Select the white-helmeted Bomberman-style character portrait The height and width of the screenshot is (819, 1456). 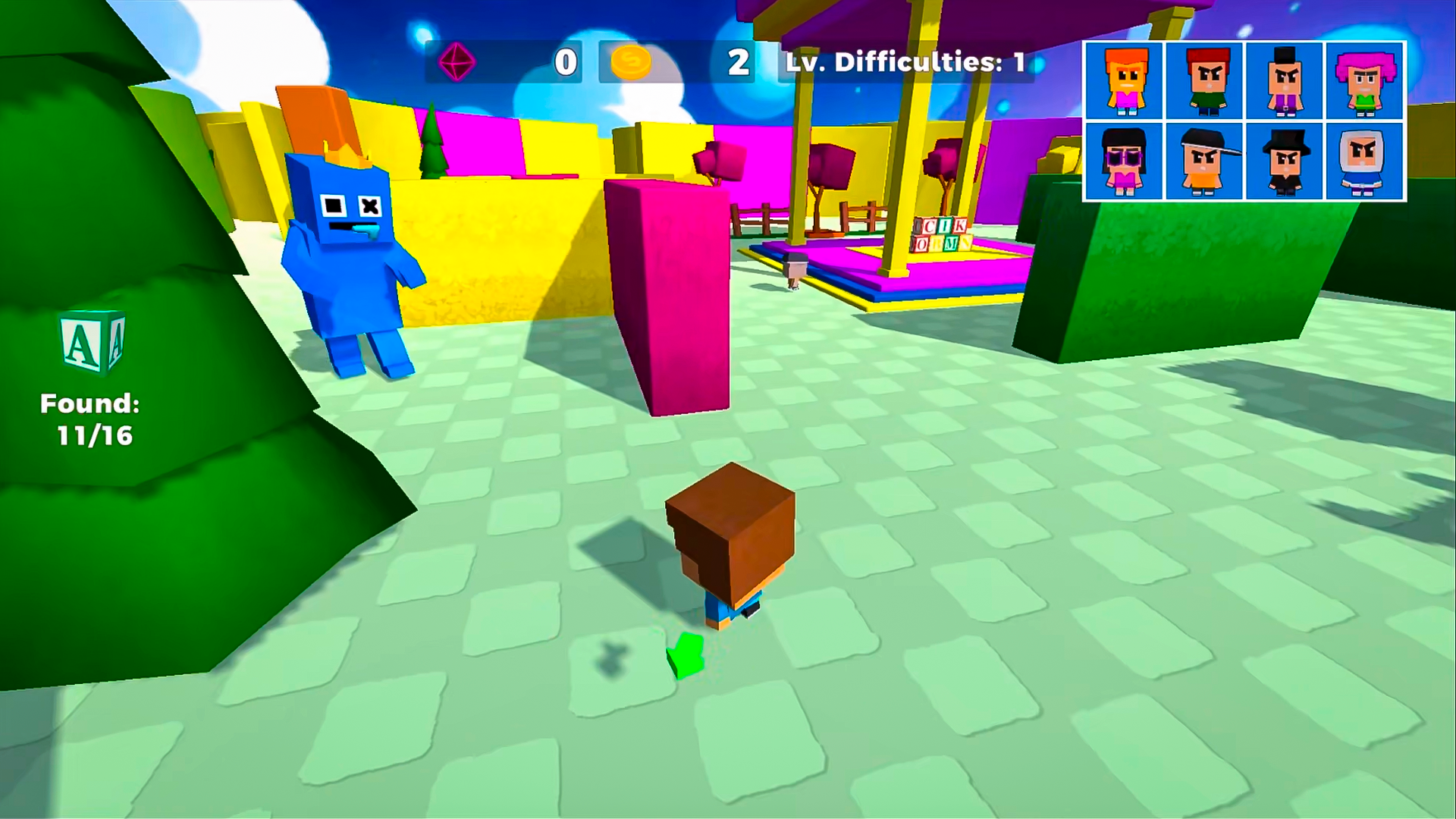click(1365, 162)
